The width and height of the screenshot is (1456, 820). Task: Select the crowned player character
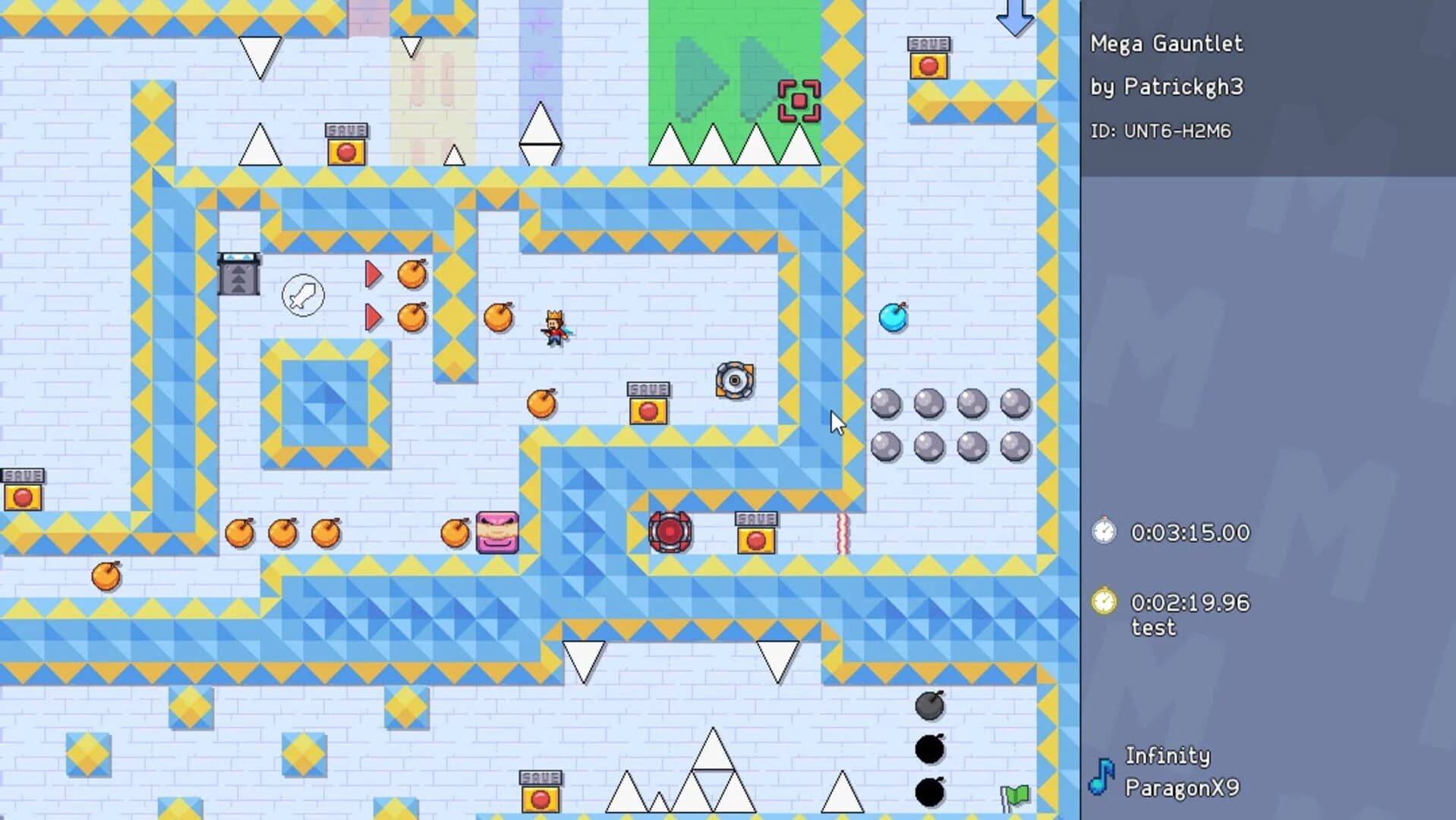click(x=553, y=328)
